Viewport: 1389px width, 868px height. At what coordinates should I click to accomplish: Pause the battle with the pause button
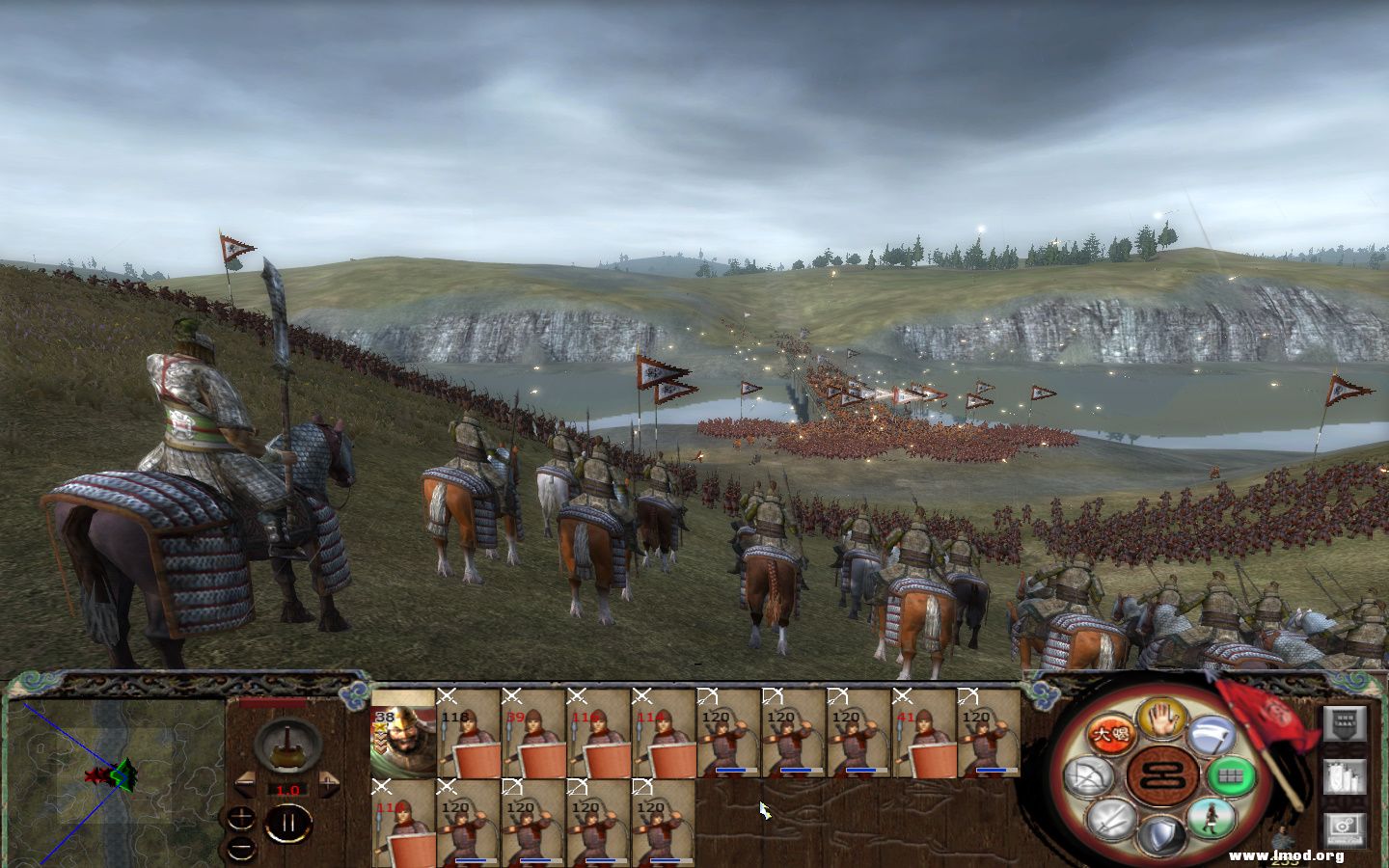point(288,823)
